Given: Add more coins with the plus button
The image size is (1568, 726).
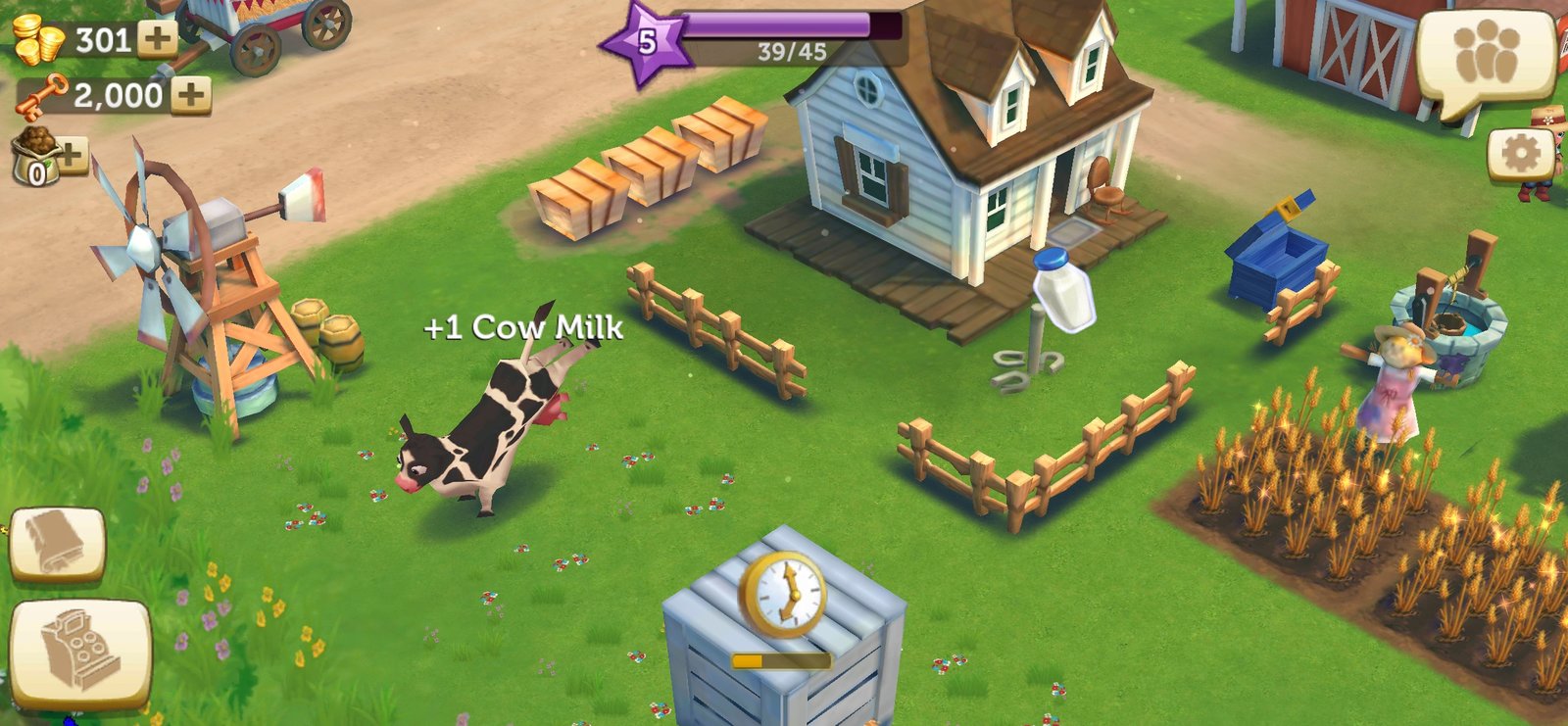Looking at the screenshot, I should coord(157,39).
